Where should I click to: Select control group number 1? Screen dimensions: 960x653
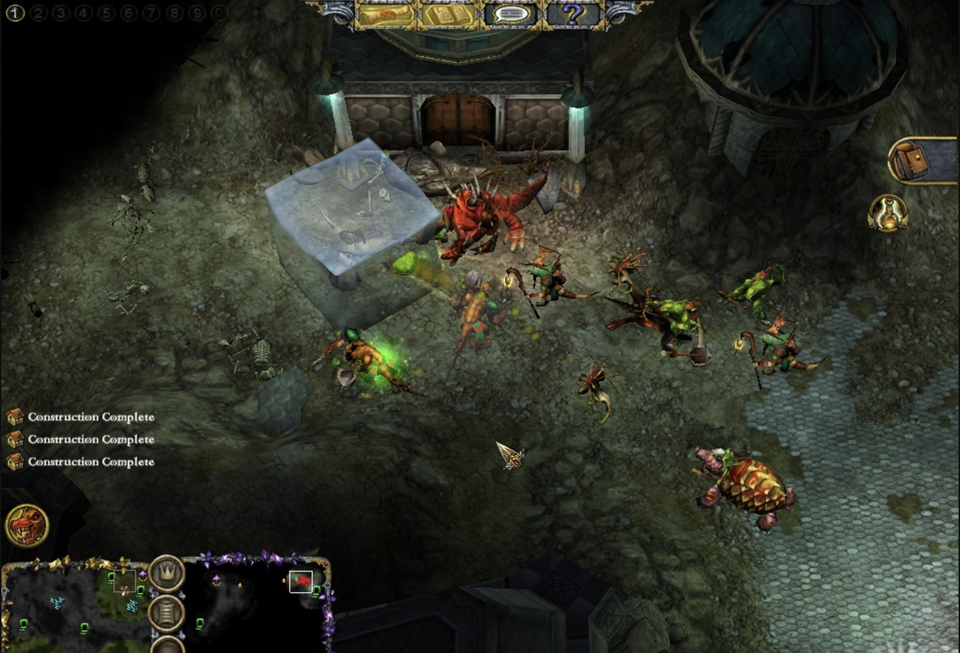tap(15, 13)
